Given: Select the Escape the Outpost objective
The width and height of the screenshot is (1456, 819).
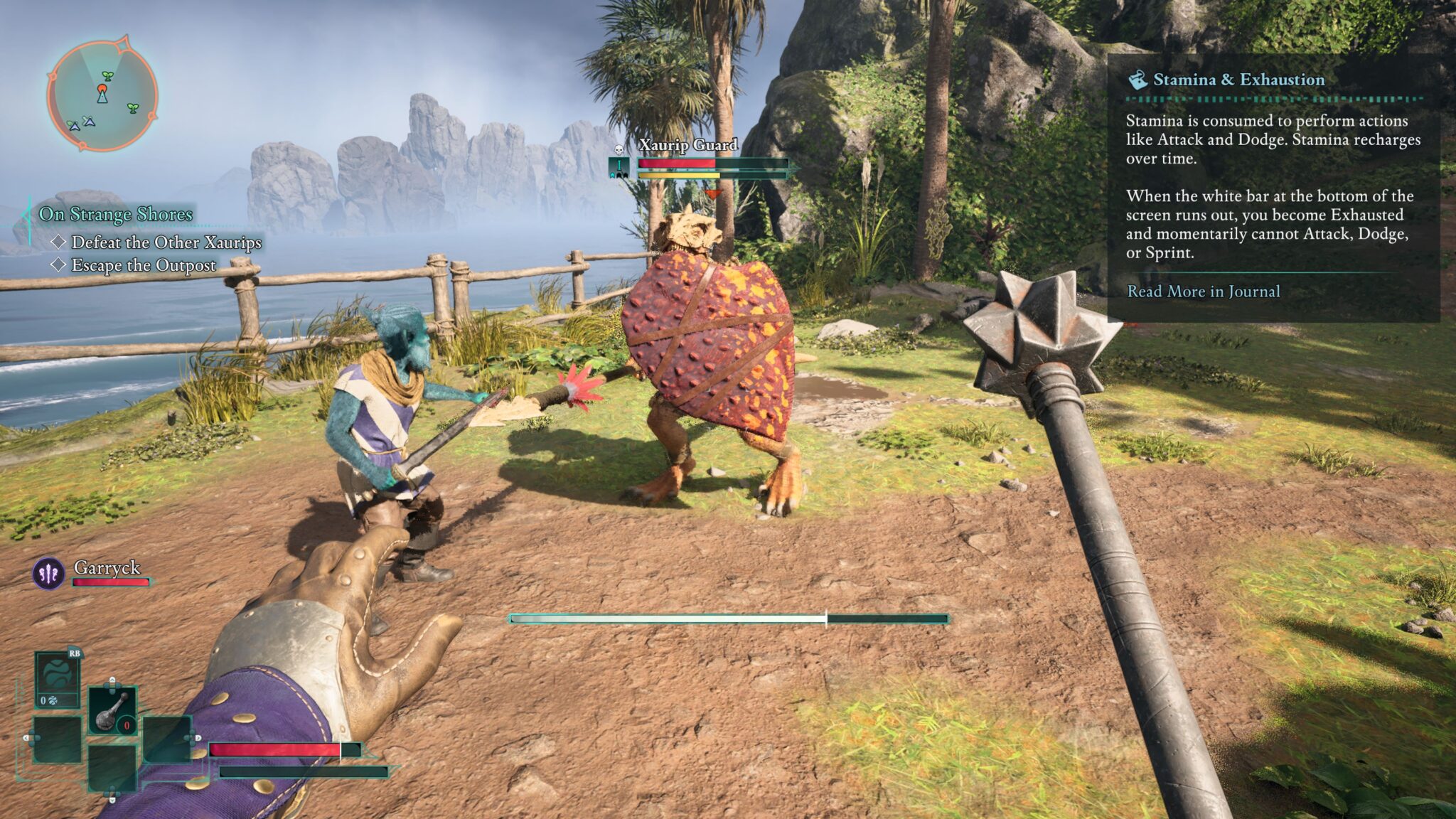Looking at the screenshot, I should pyautogui.click(x=144, y=265).
